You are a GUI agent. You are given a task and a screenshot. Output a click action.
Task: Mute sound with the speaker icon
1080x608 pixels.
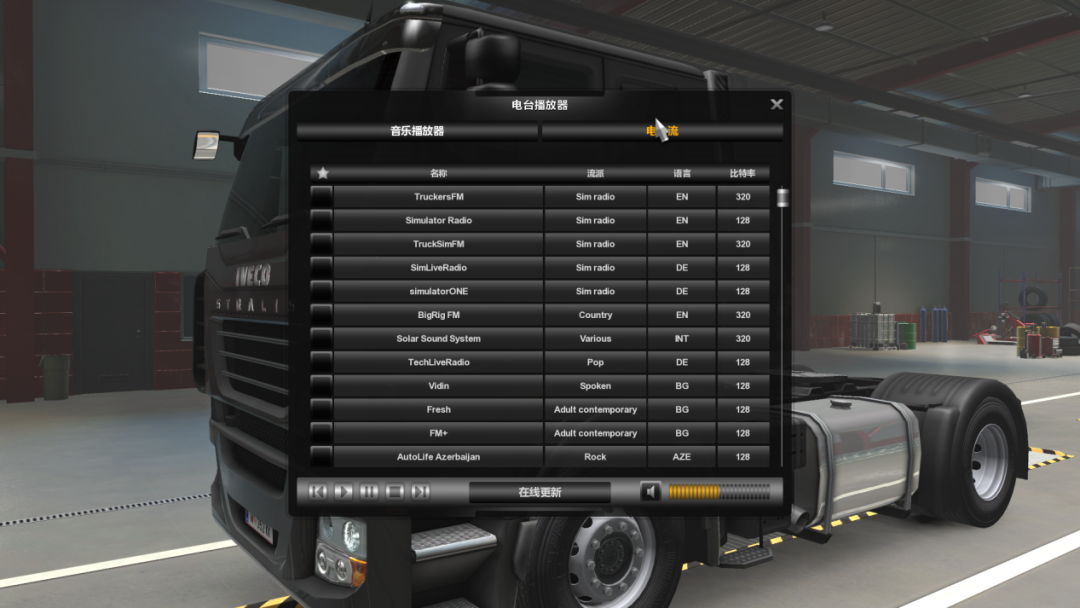click(x=650, y=492)
